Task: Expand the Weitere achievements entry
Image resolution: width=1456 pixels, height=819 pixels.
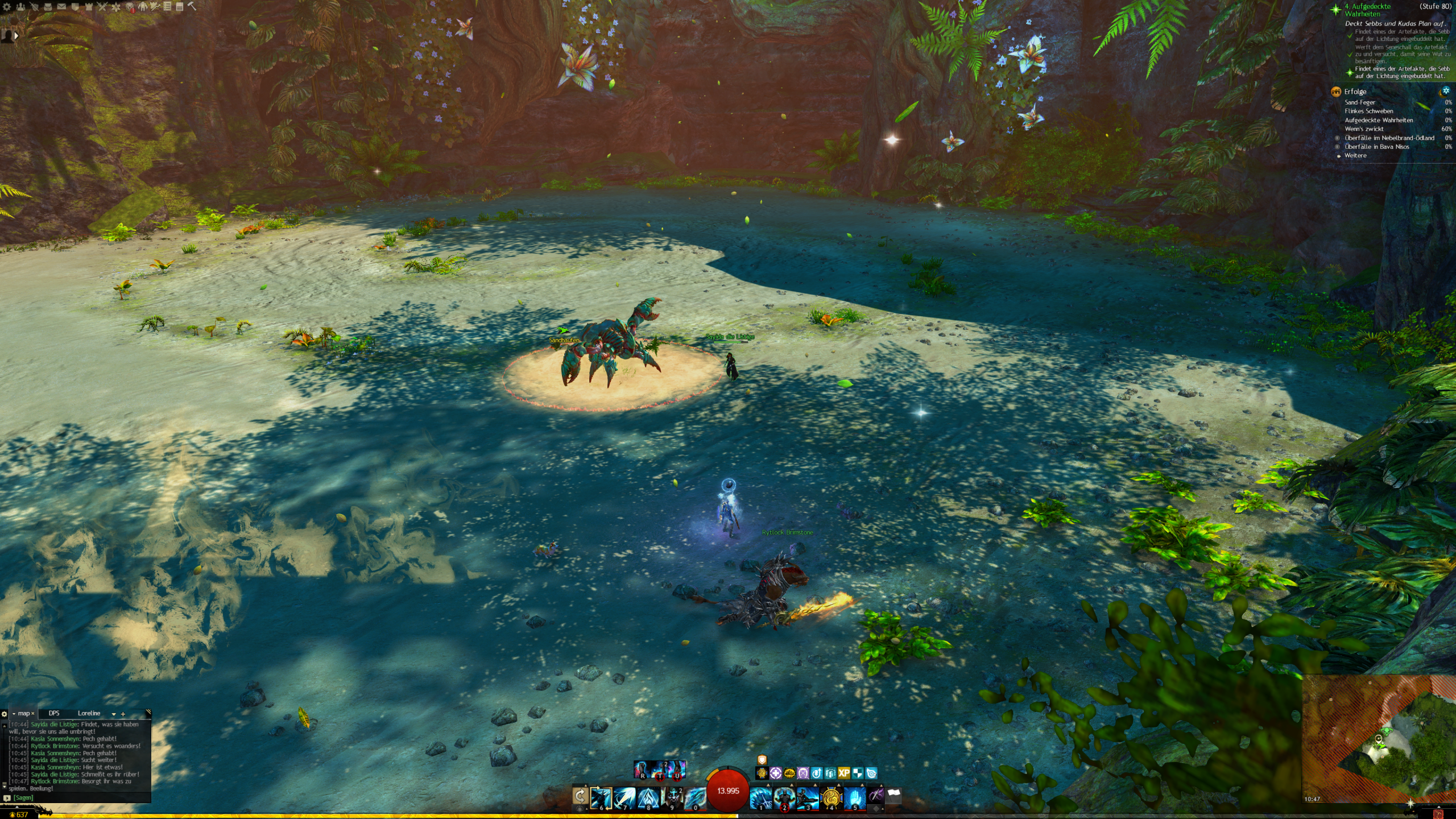Action: pos(1355,155)
